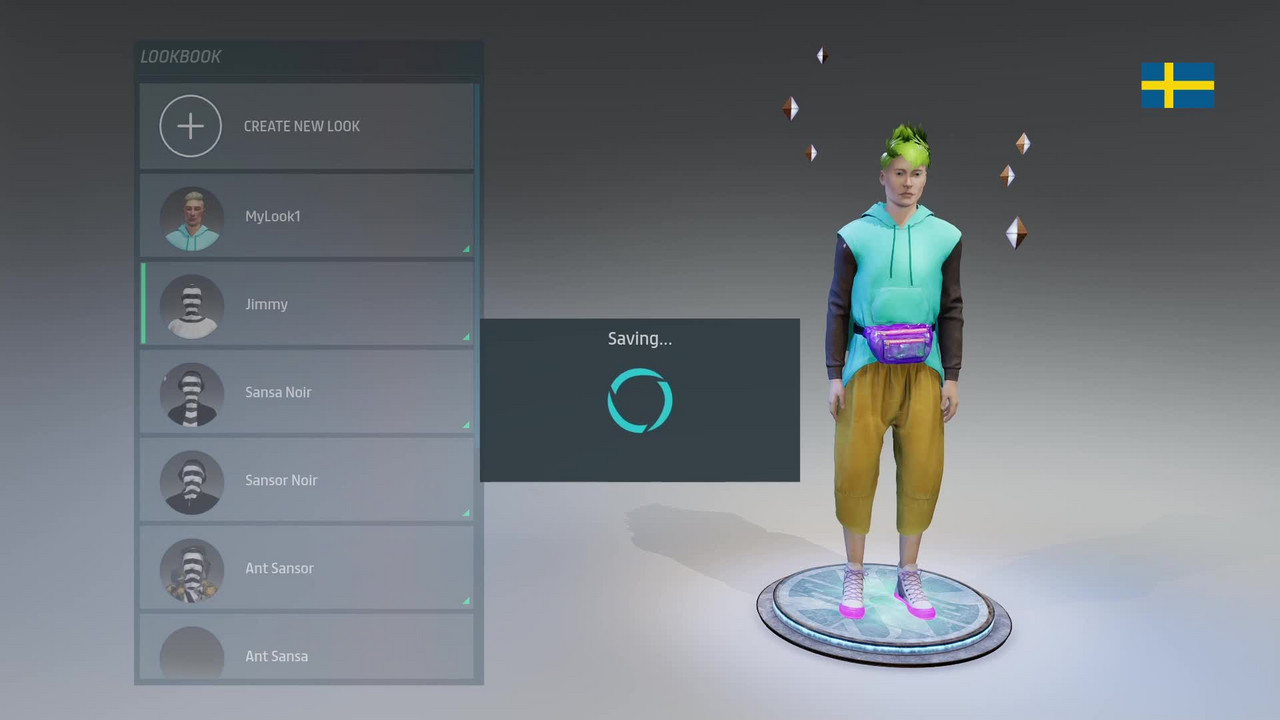Viewport: 1280px width, 720px height.
Task: Select the Sansor Noir look
Action: 306,480
